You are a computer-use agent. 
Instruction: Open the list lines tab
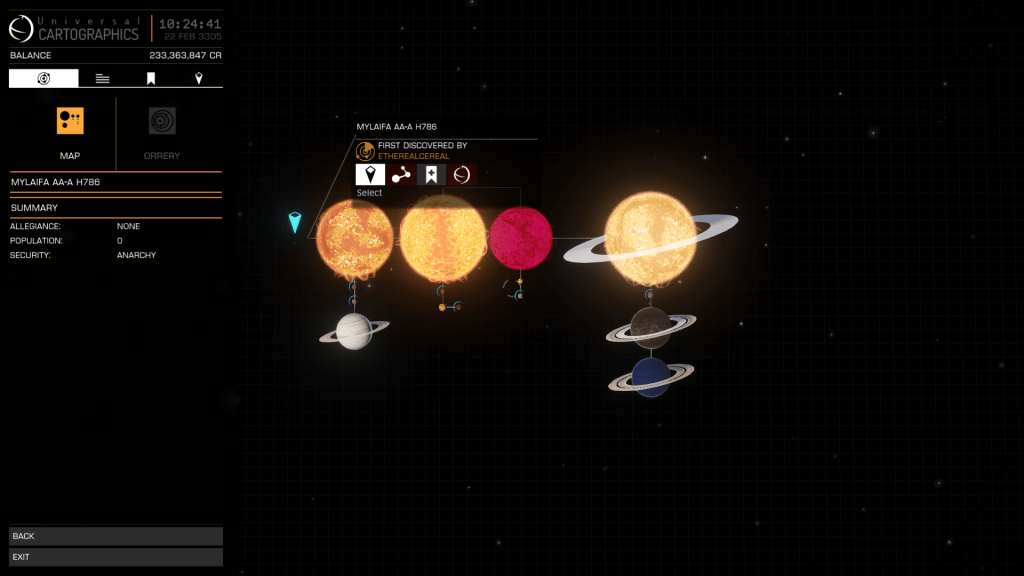102,78
